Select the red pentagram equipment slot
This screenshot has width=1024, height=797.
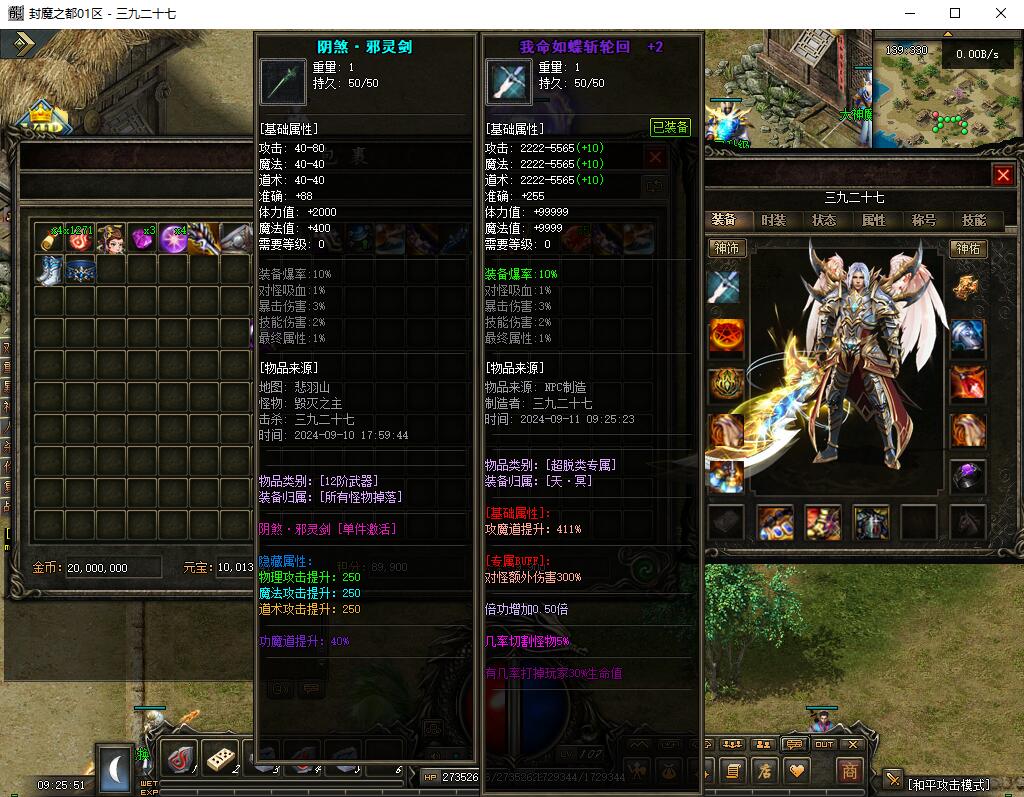727,336
